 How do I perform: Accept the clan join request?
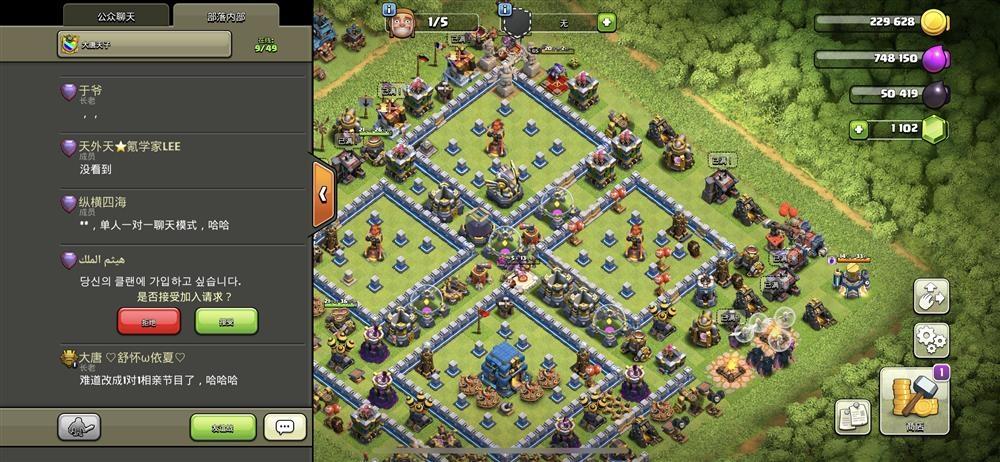click(226, 320)
